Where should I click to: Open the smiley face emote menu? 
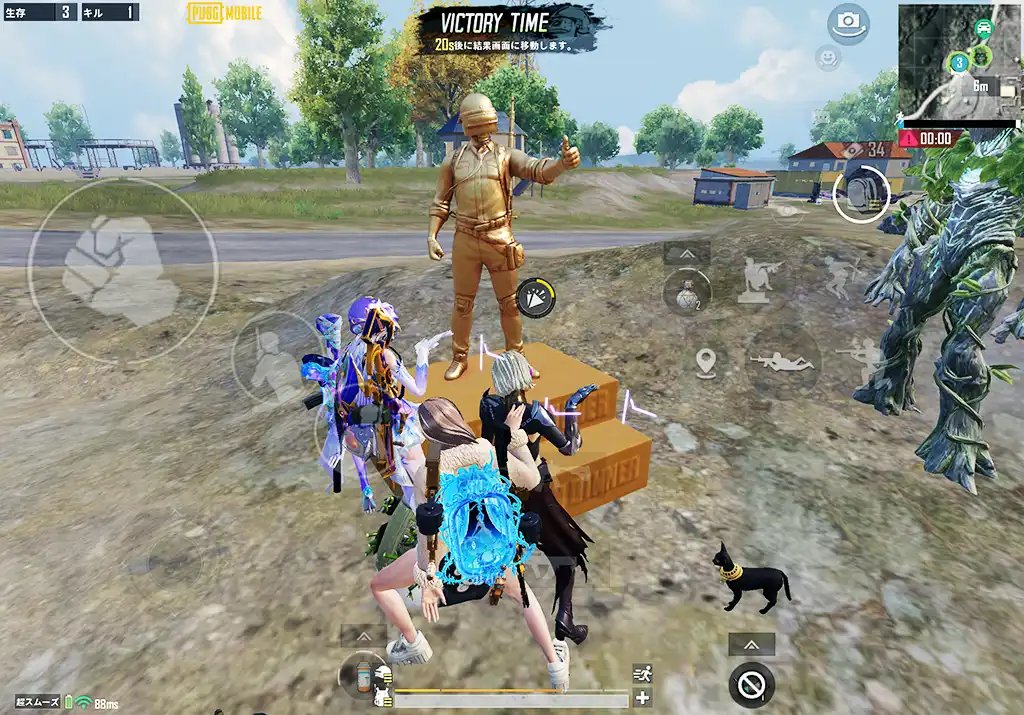click(828, 58)
